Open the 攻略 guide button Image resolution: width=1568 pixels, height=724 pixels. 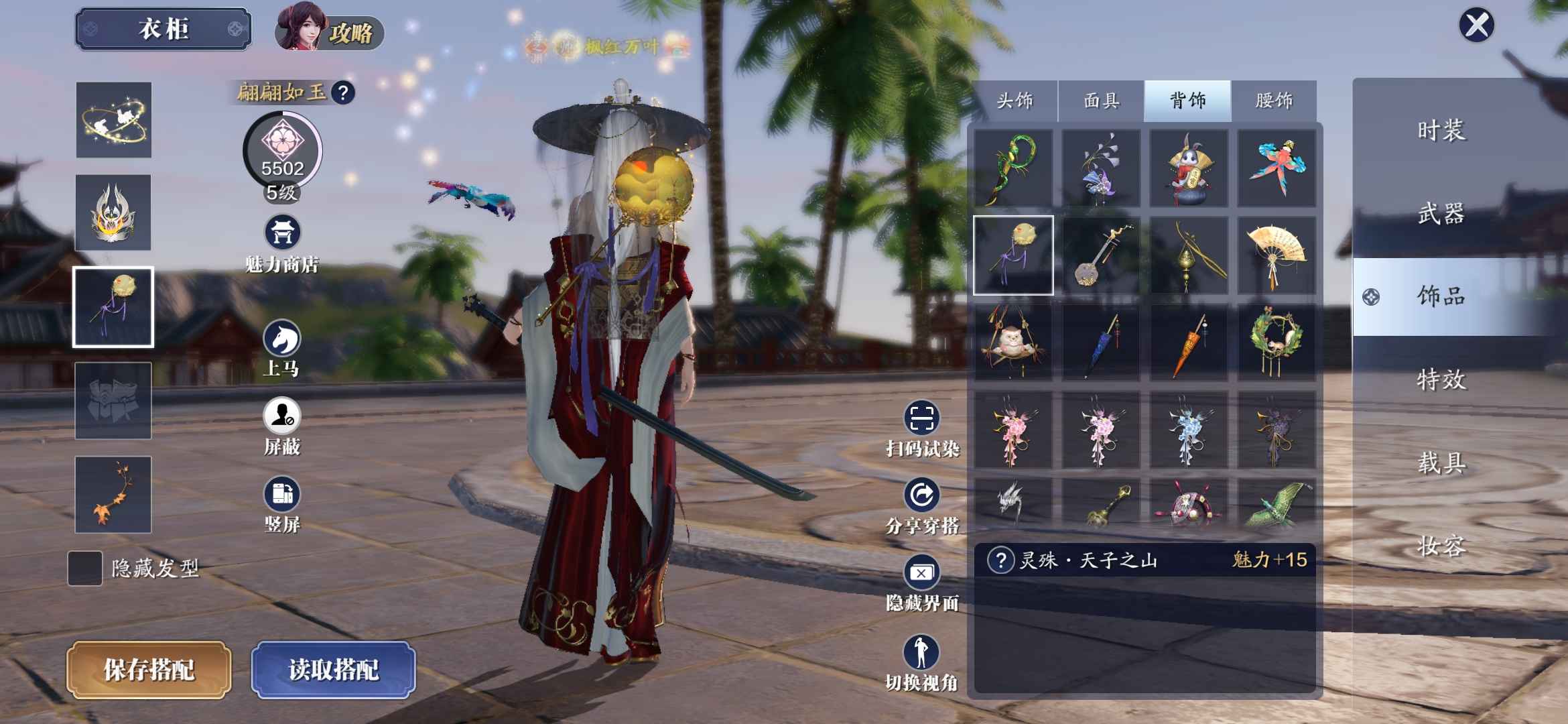pyautogui.click(x=330, y=32)
